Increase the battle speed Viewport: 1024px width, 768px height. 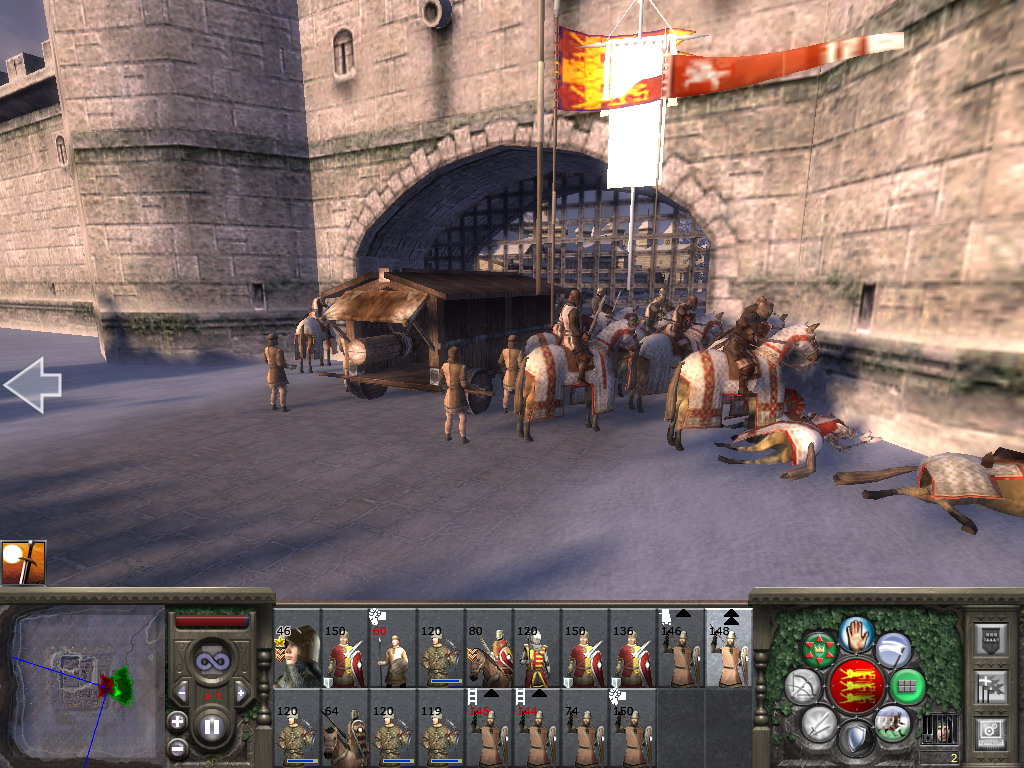click(x=241, y=692)
